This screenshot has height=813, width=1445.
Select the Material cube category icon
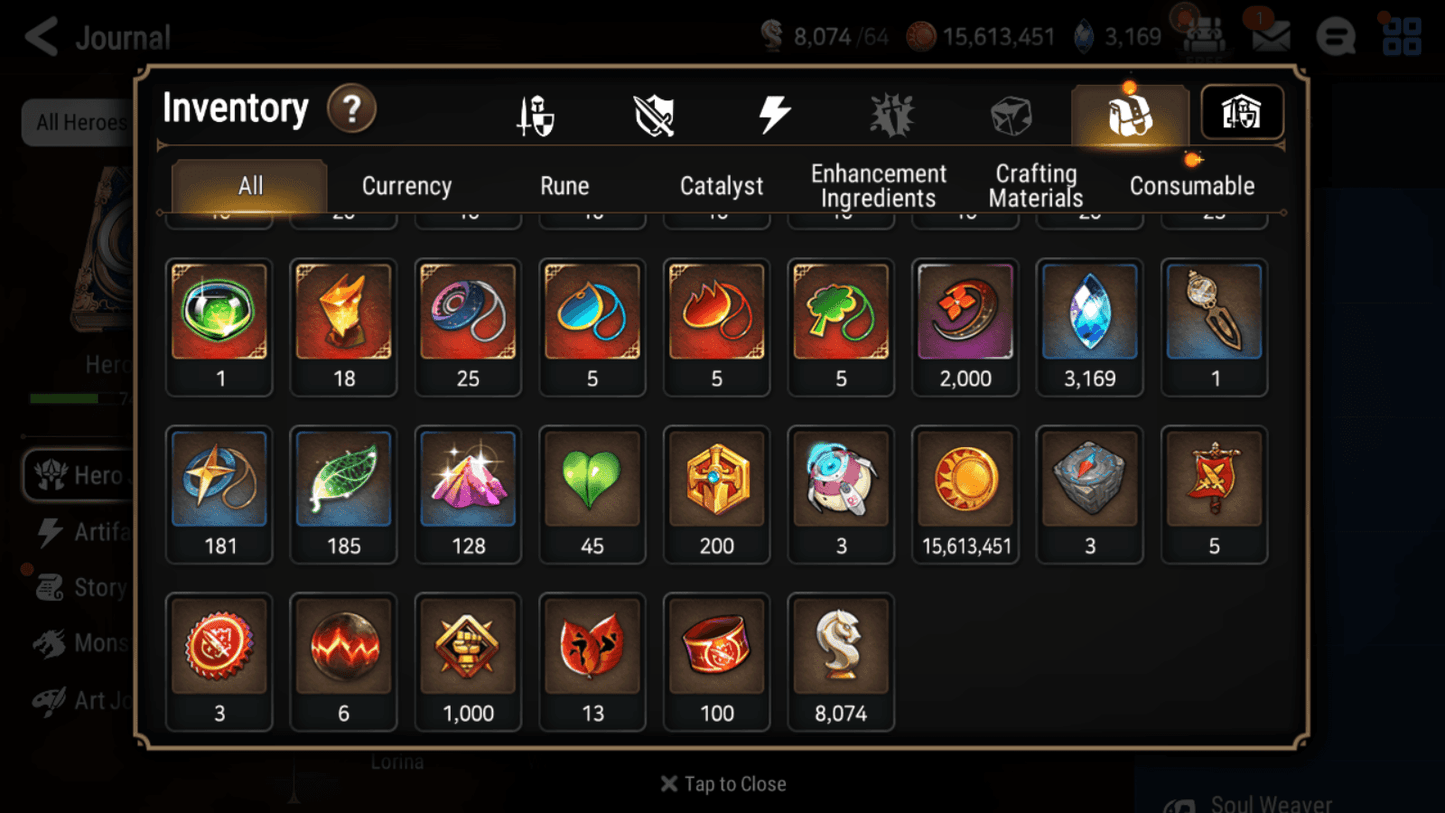[1010, 113]
